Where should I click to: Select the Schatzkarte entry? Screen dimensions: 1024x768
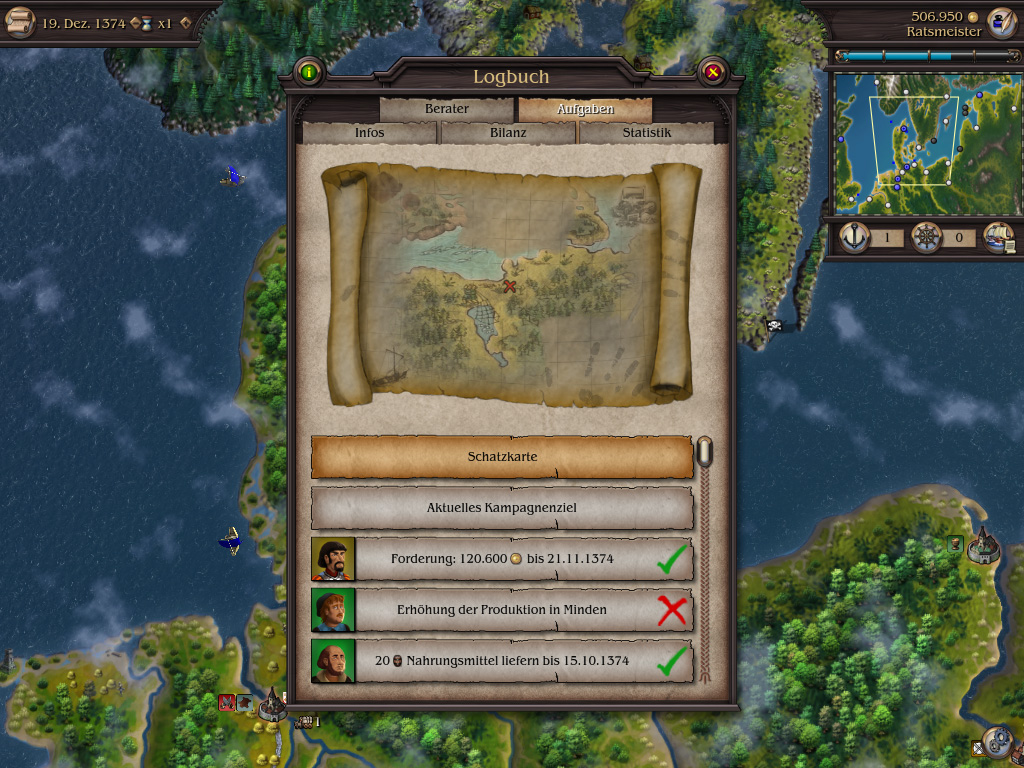tap(502, 457)
